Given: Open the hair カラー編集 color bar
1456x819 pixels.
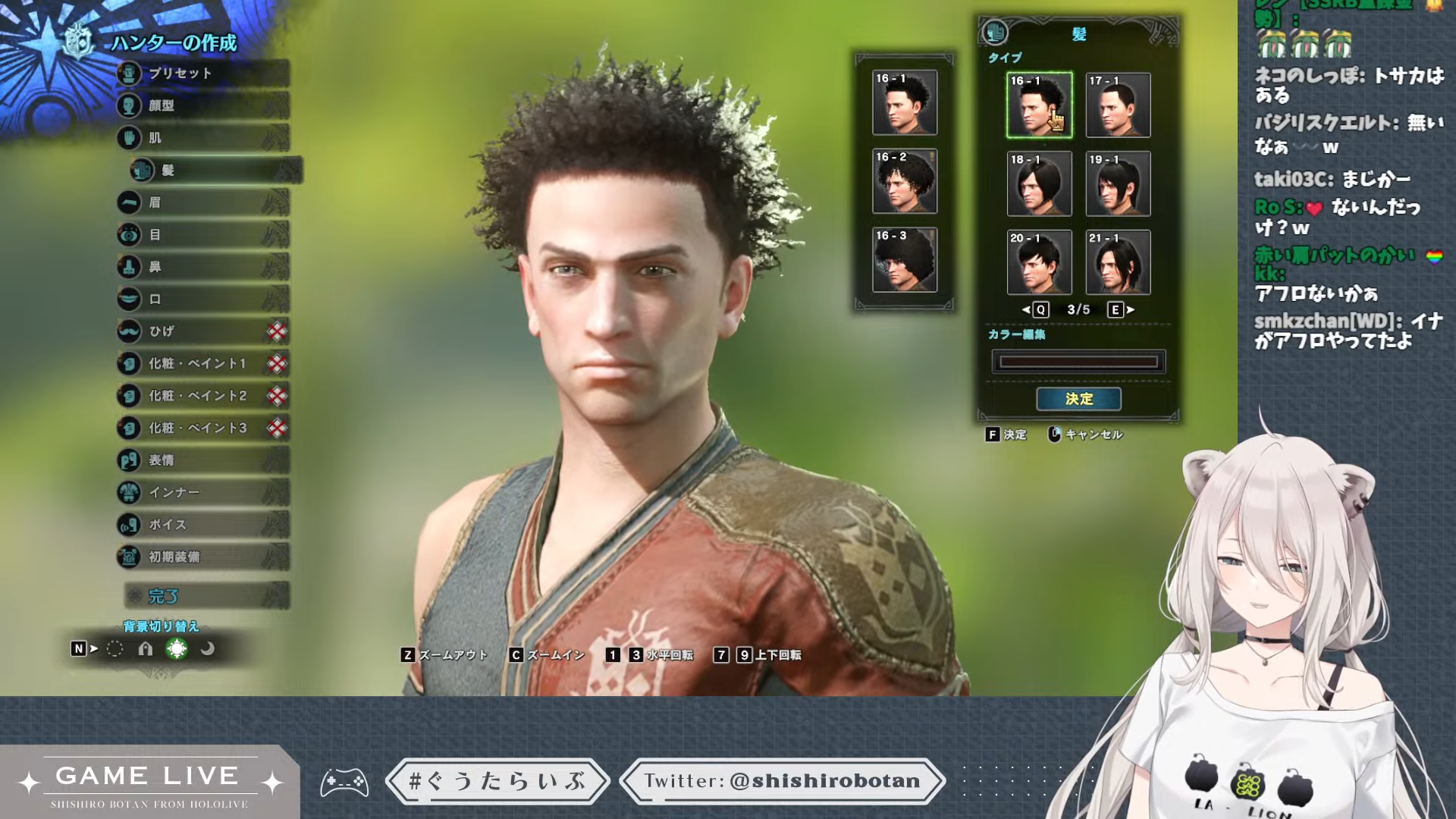Looking at the screenshot, I should pos(1078,362).
